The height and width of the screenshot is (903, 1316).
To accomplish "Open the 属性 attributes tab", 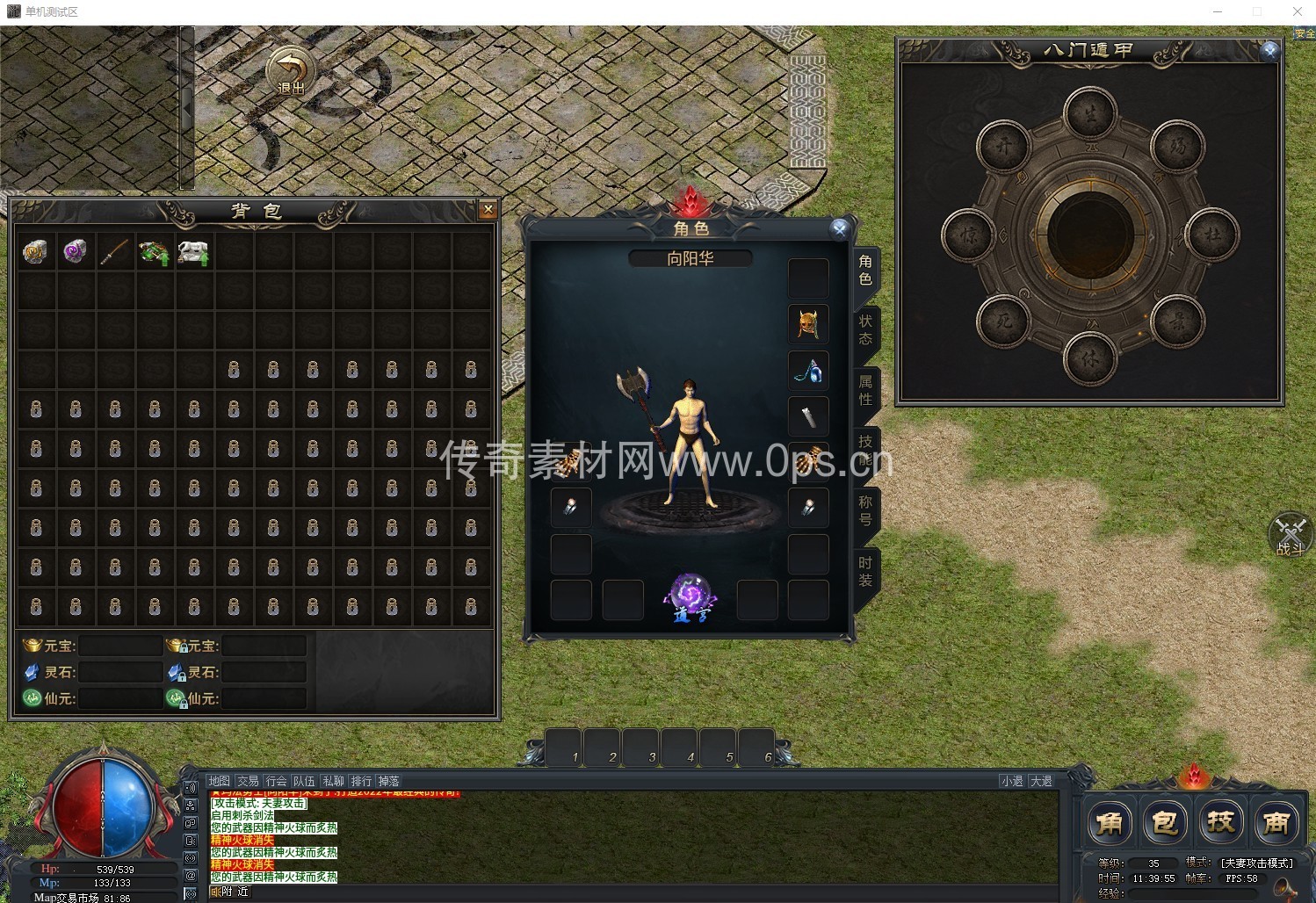I will (x=865, y=389).
